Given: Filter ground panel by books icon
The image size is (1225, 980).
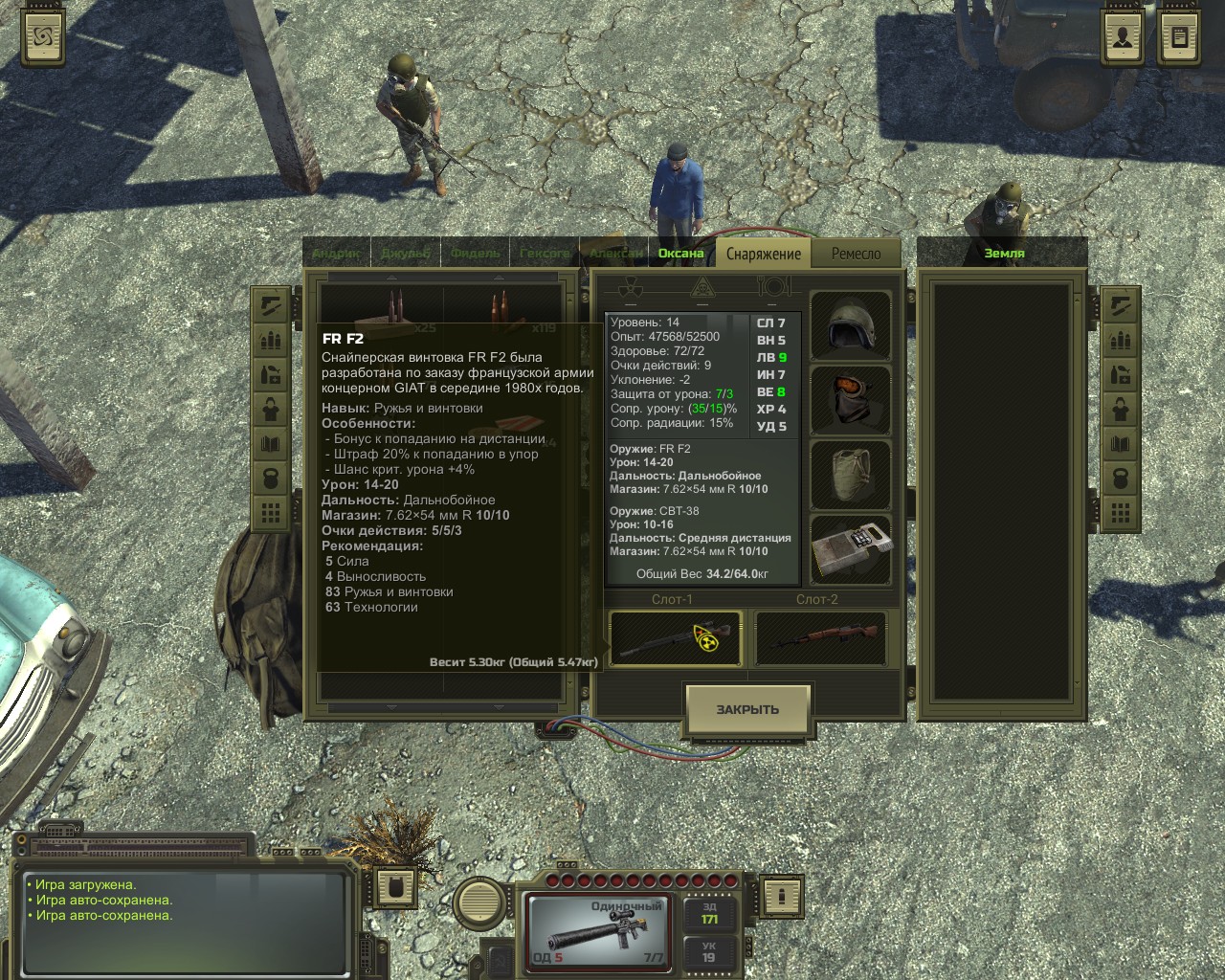Looking at the screenshot, I should point(1120,444).
